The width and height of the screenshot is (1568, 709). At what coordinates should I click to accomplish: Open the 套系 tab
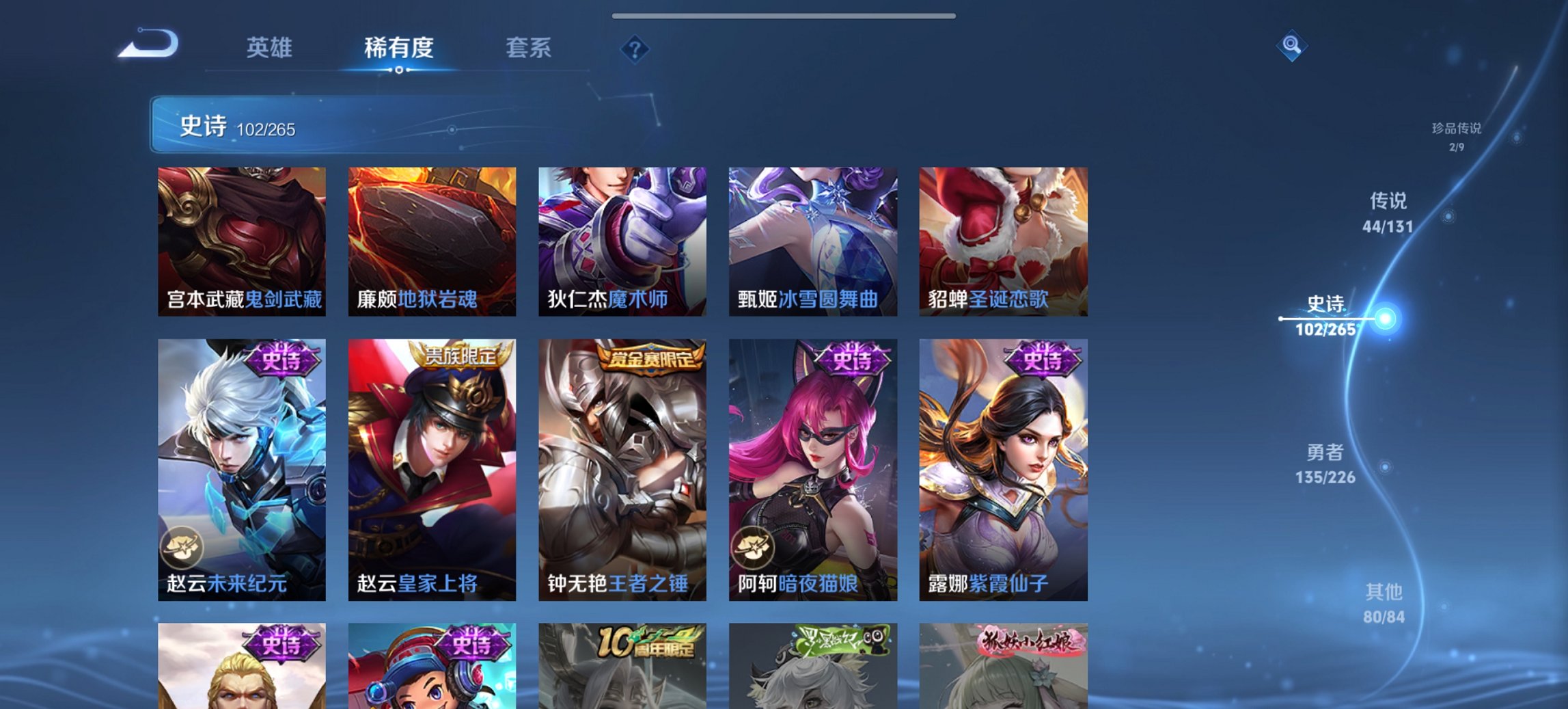tap(528, 48)
